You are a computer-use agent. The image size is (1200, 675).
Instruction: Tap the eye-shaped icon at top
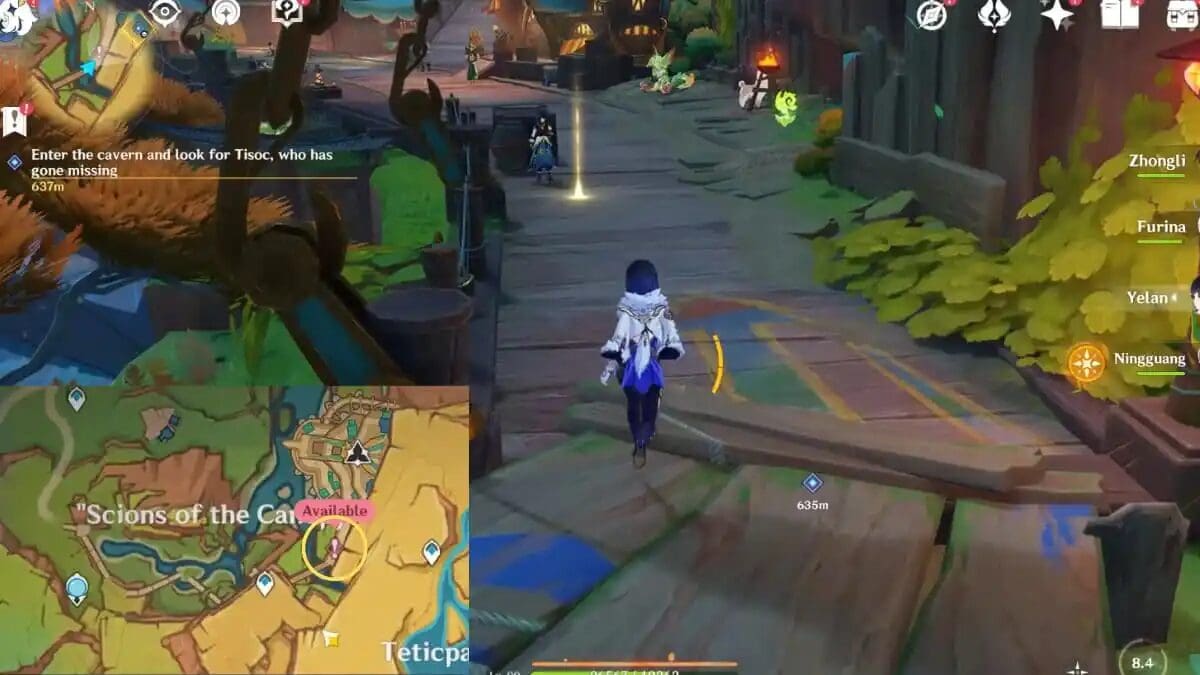tap(163, 12)
